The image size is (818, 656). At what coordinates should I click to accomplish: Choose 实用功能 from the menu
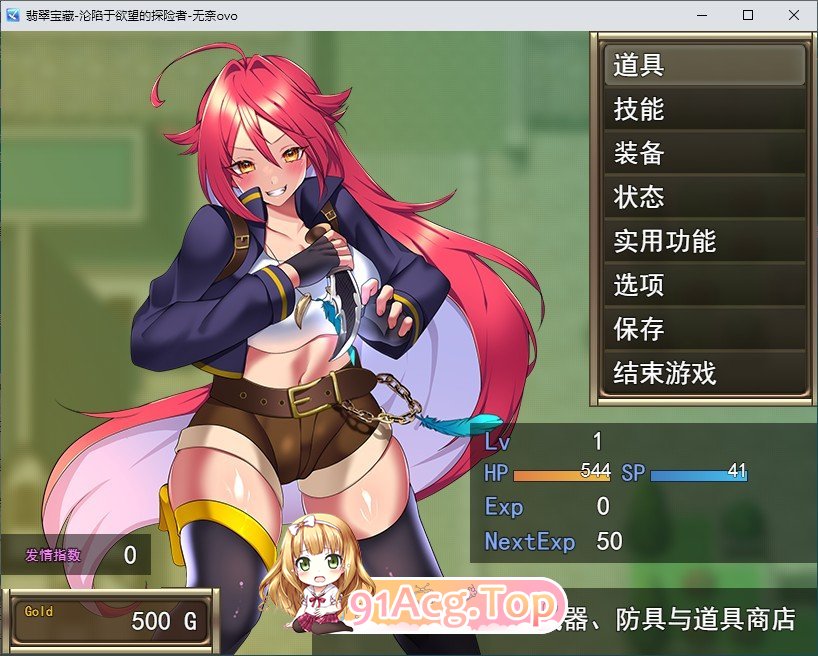tap(703, 242)
